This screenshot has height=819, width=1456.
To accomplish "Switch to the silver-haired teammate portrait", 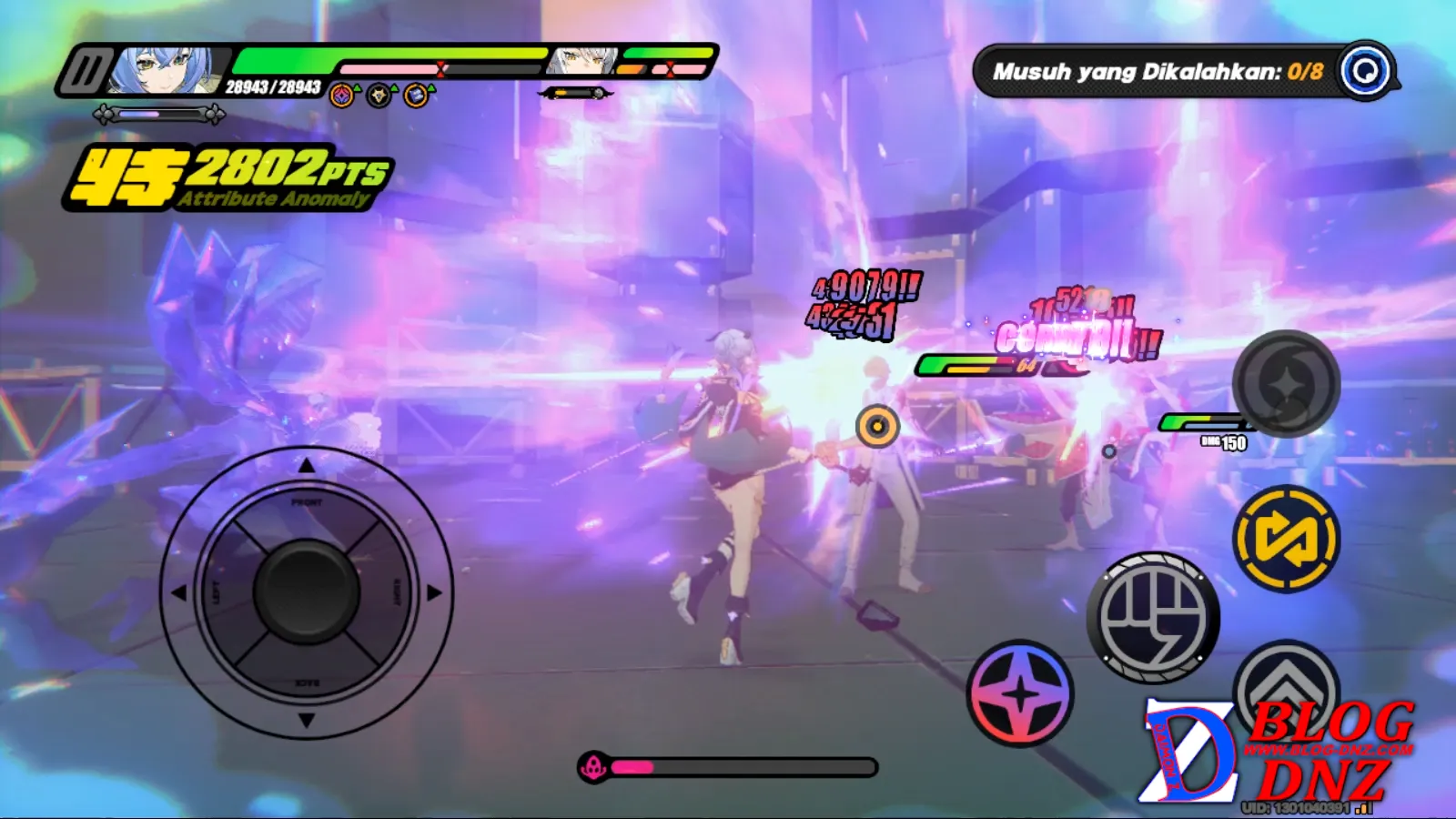I will [582, 62].
